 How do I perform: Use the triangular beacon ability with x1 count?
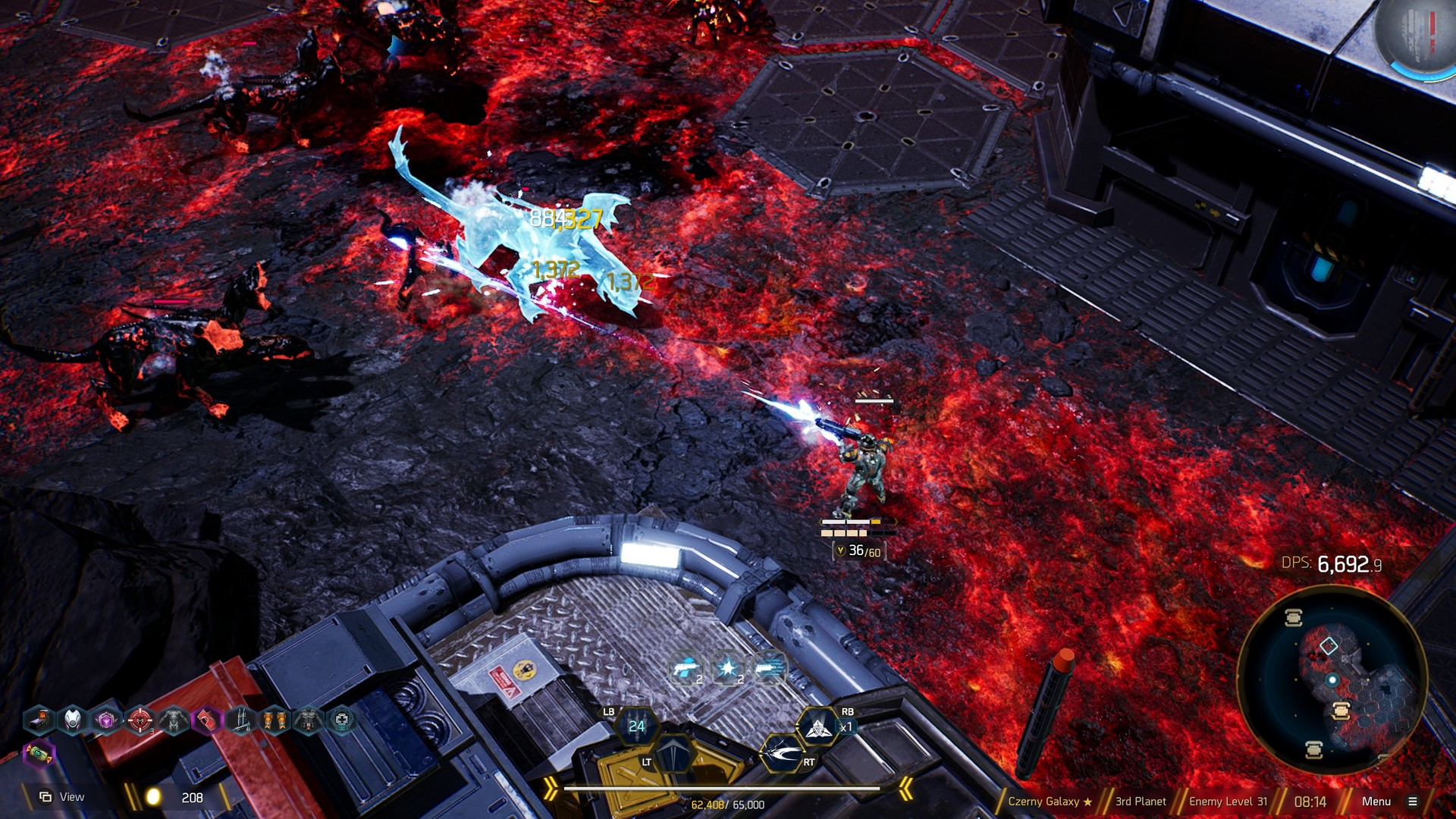point(817,728)
